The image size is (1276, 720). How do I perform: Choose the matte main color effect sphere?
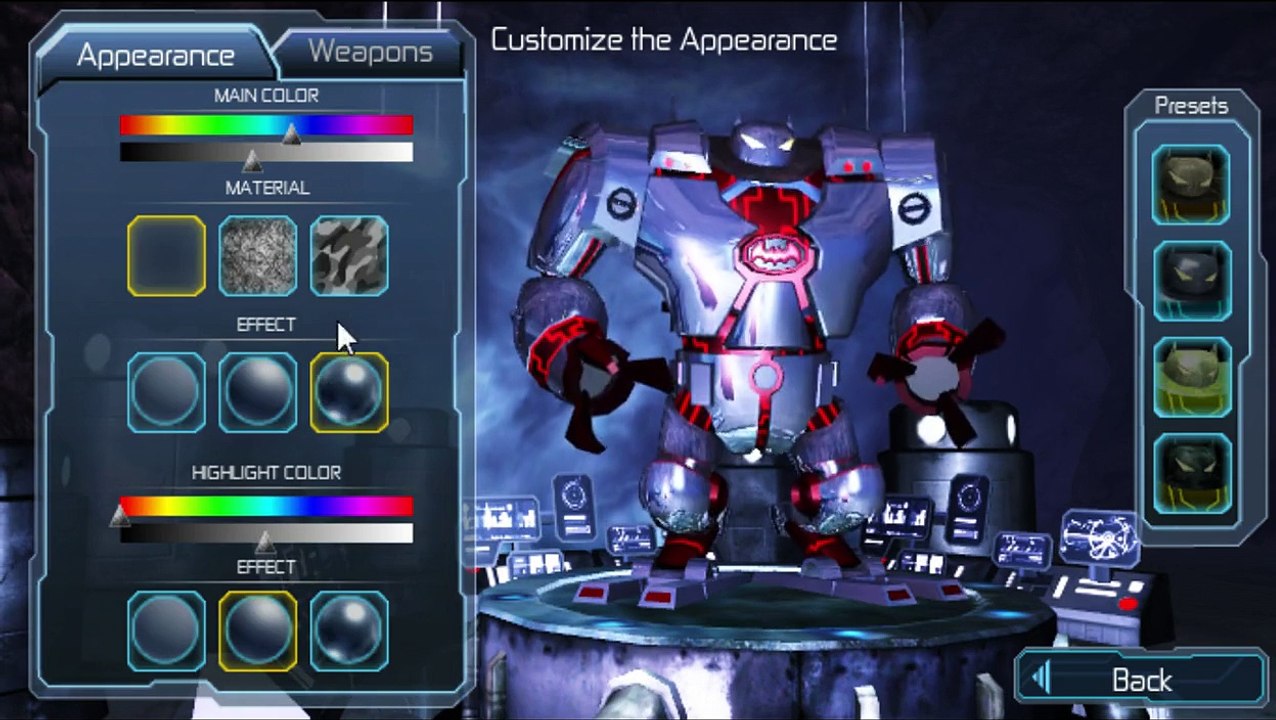point(167,392)
